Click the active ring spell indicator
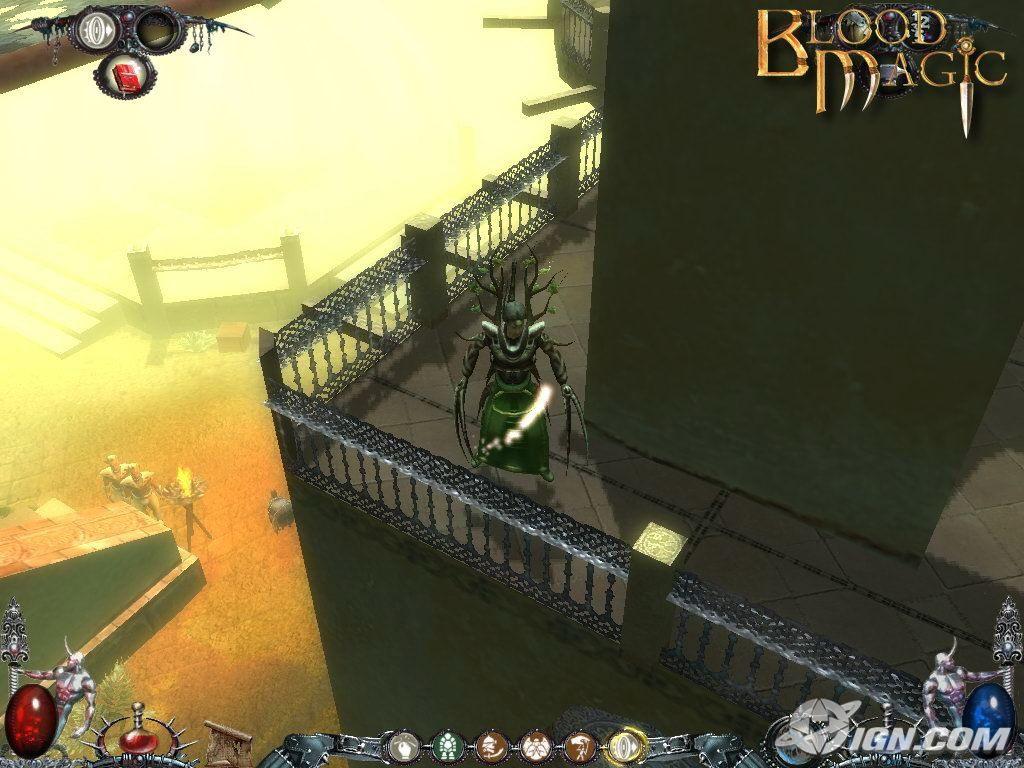 pyautogui.click(x=96, y=28)
